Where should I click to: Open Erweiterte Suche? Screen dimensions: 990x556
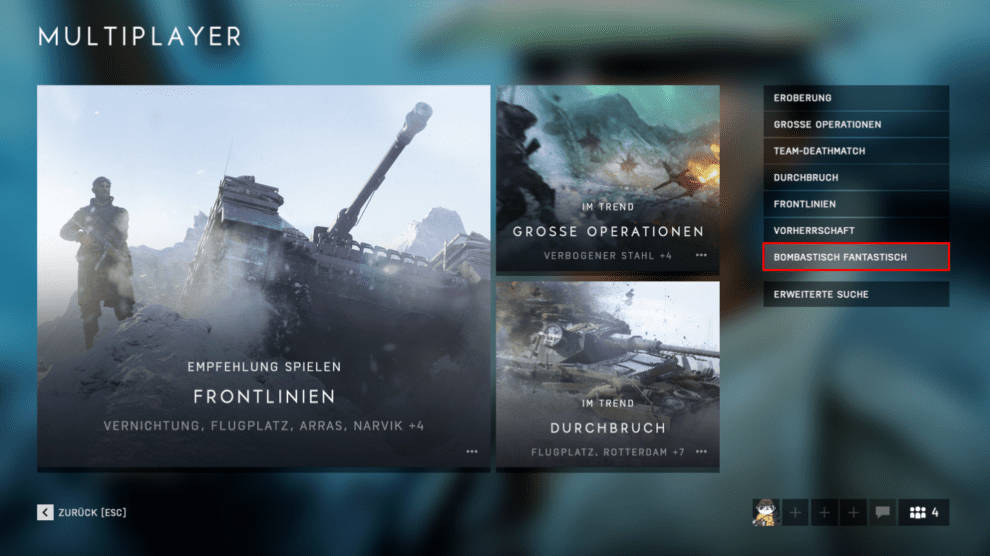click(855, 294)
